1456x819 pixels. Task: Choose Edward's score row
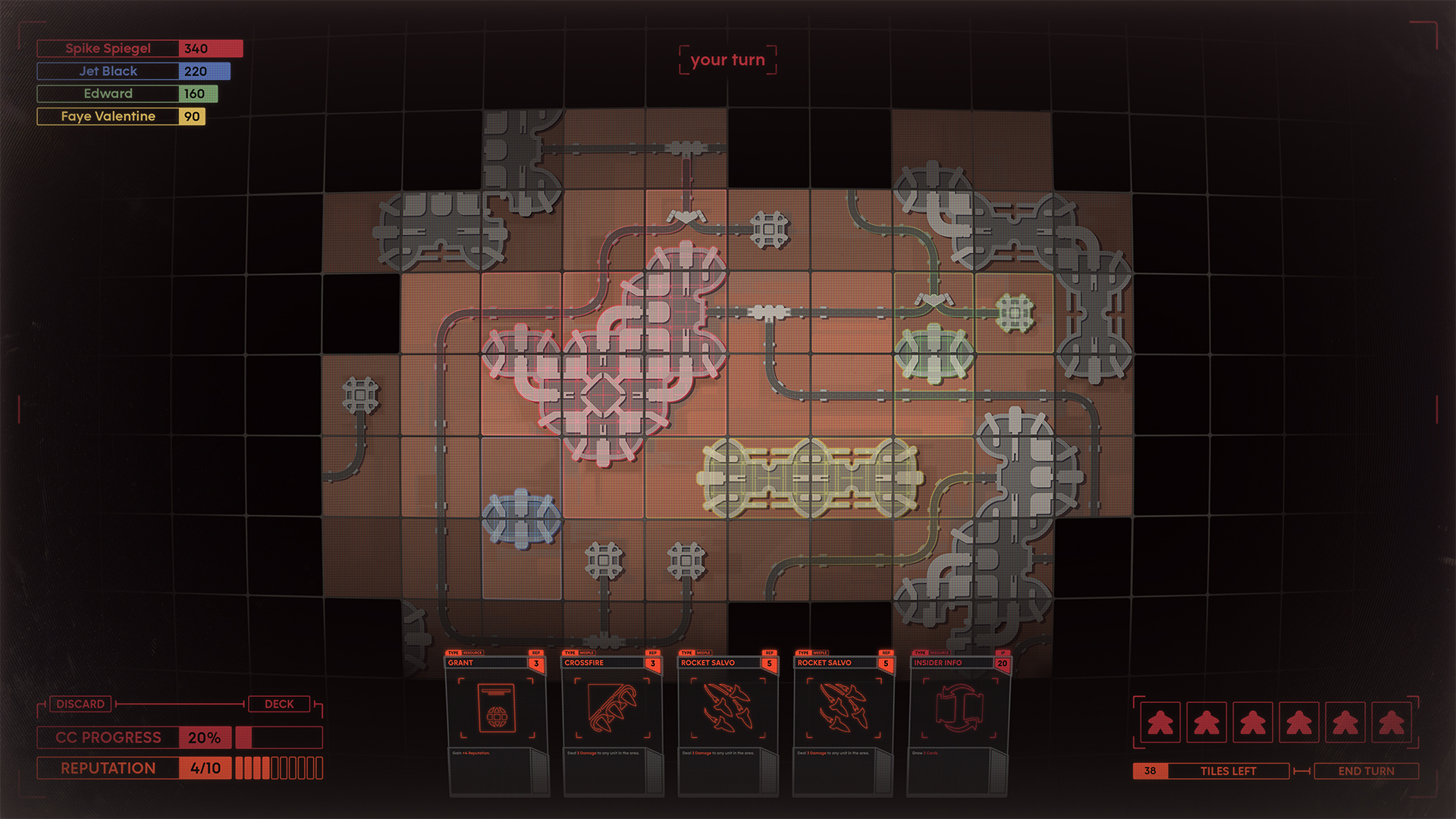coord(127,94)
